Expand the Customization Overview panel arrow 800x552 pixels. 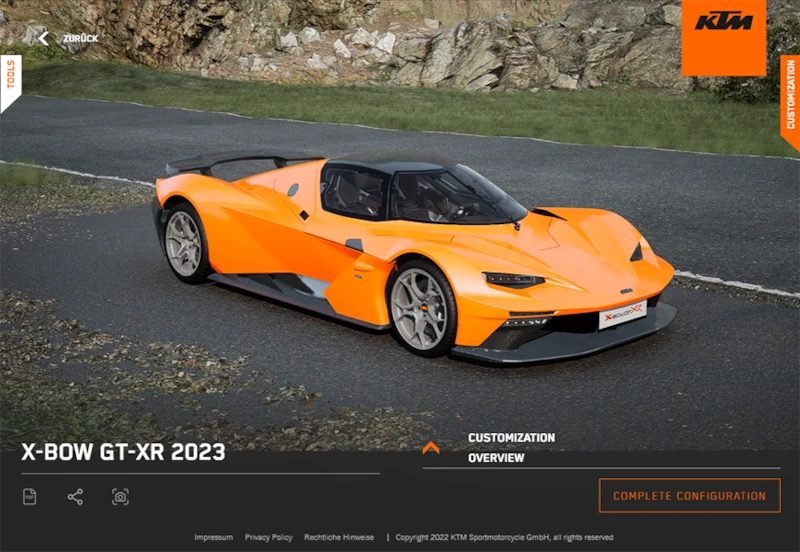[x=431, y=448]
